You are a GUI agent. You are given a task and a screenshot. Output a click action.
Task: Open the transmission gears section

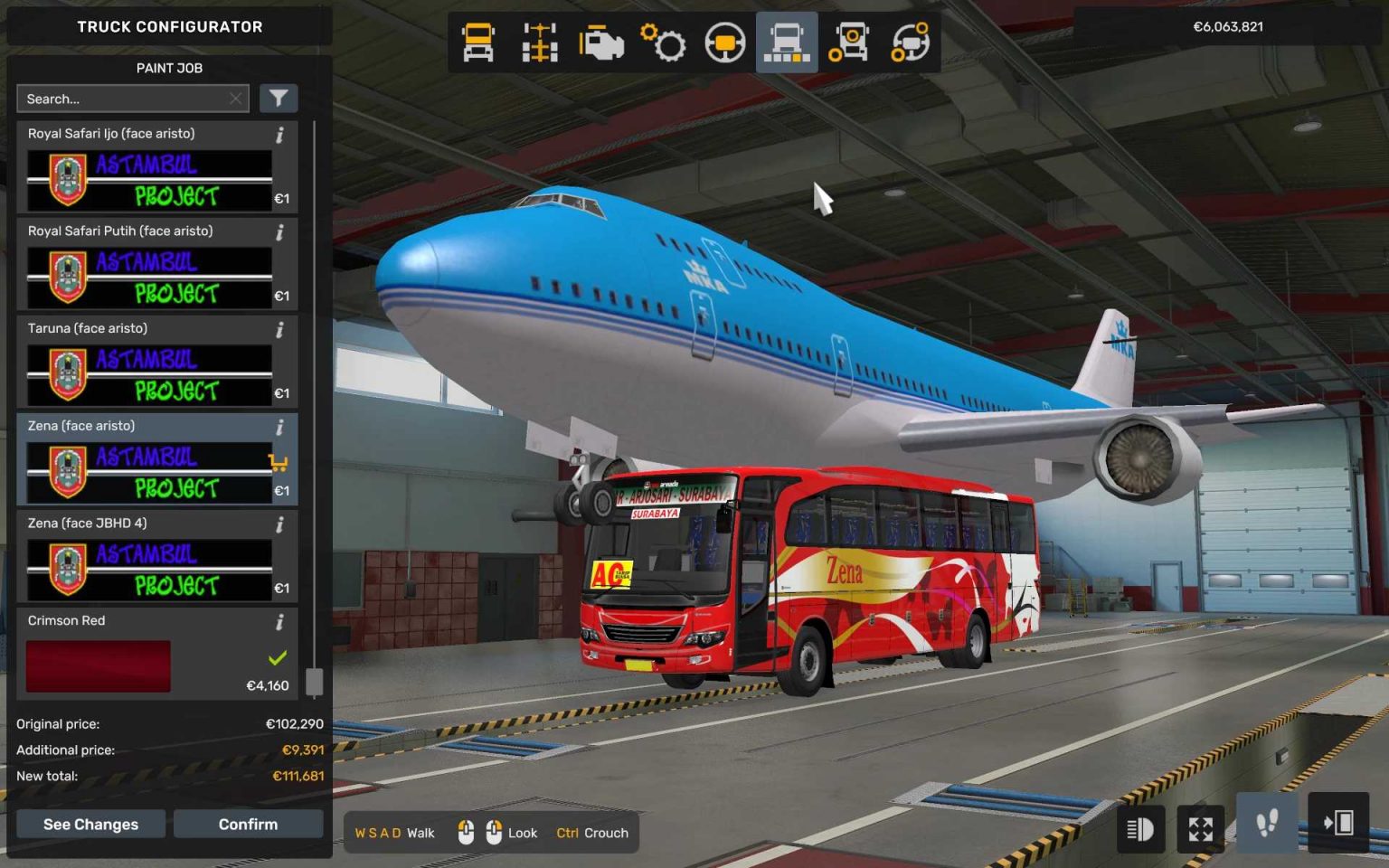(x=665, y=42)
